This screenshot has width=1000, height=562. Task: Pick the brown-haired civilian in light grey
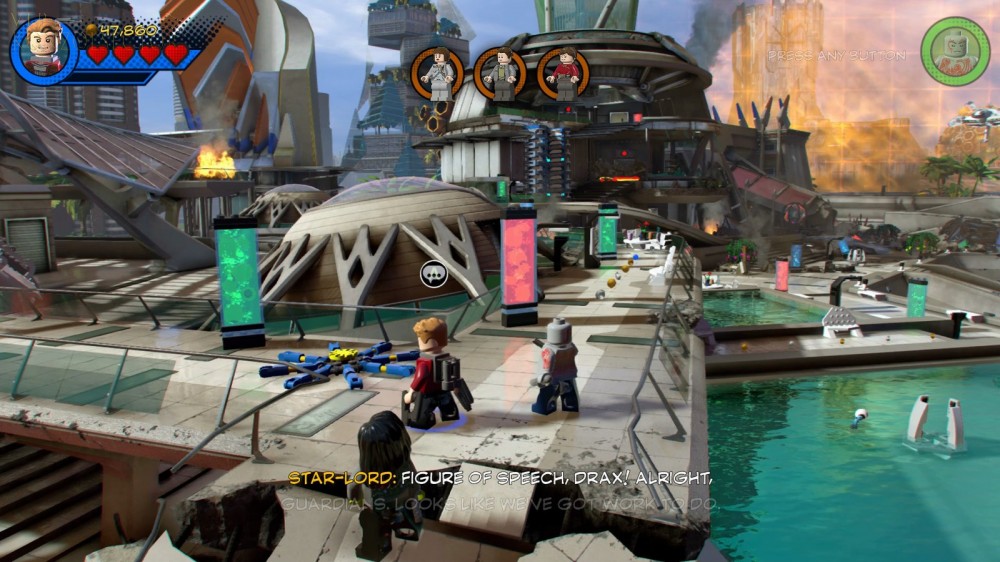click(437, 73)
